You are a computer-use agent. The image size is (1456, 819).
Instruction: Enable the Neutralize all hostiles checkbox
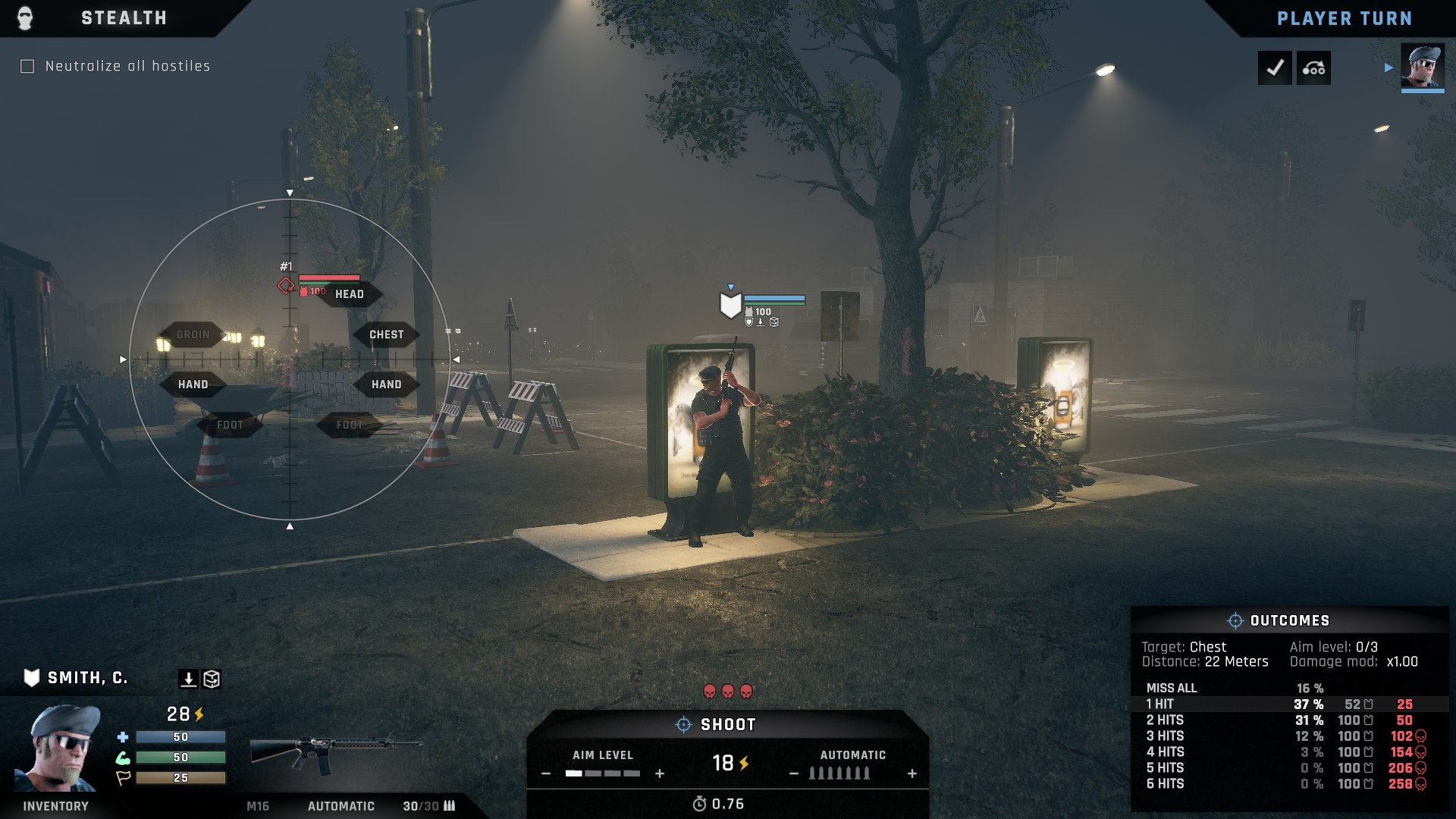(x=28, y=67)
